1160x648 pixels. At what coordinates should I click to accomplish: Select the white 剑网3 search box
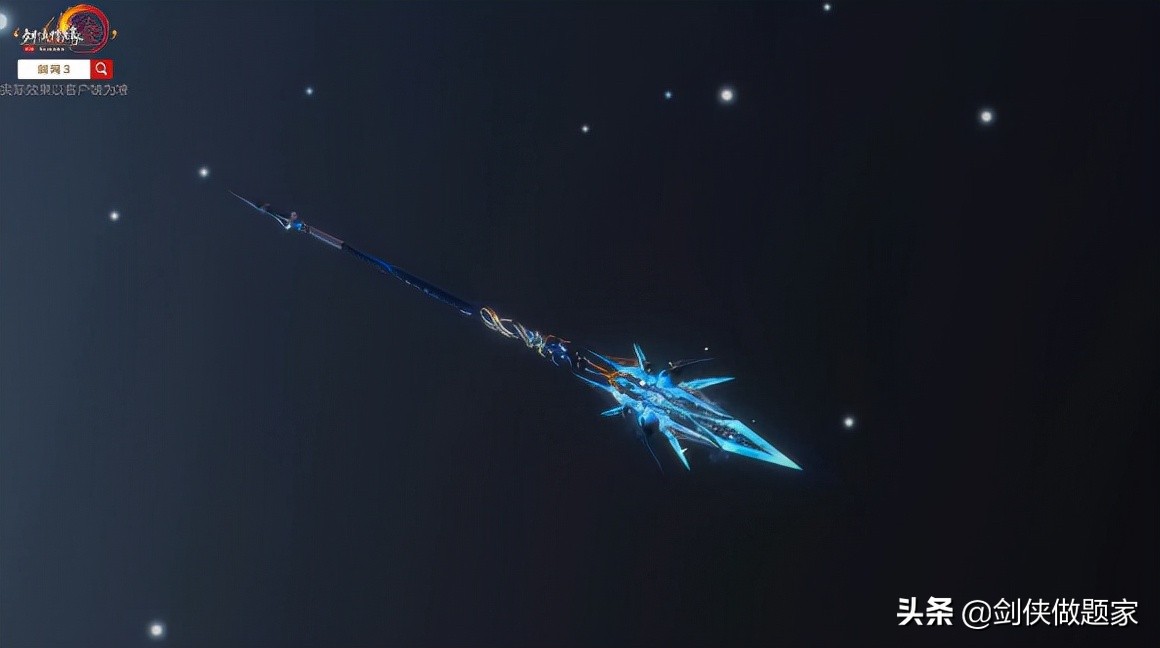coord(54,69)
